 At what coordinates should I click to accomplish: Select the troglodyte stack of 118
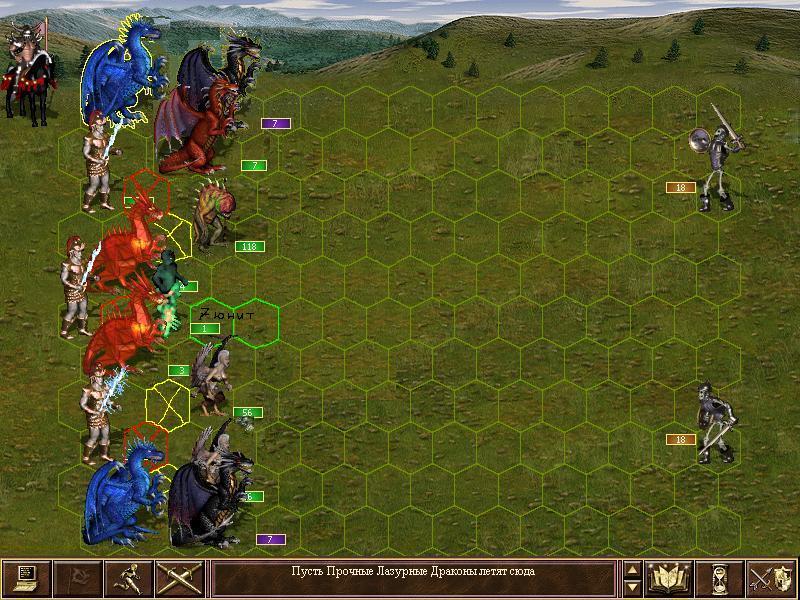pyautogui.click(x=215, y=215)
